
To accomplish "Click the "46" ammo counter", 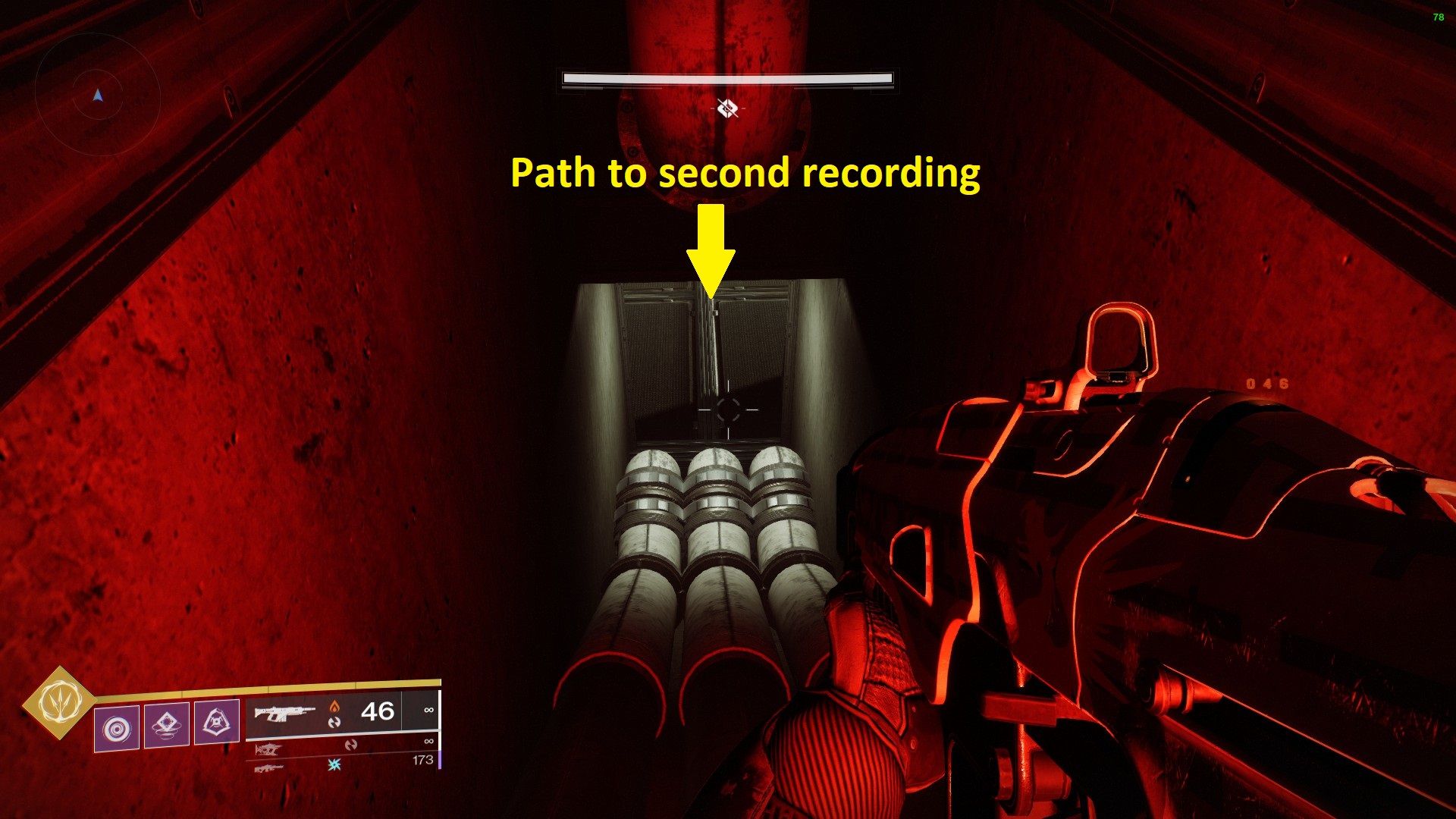I will tap(378, 711).
